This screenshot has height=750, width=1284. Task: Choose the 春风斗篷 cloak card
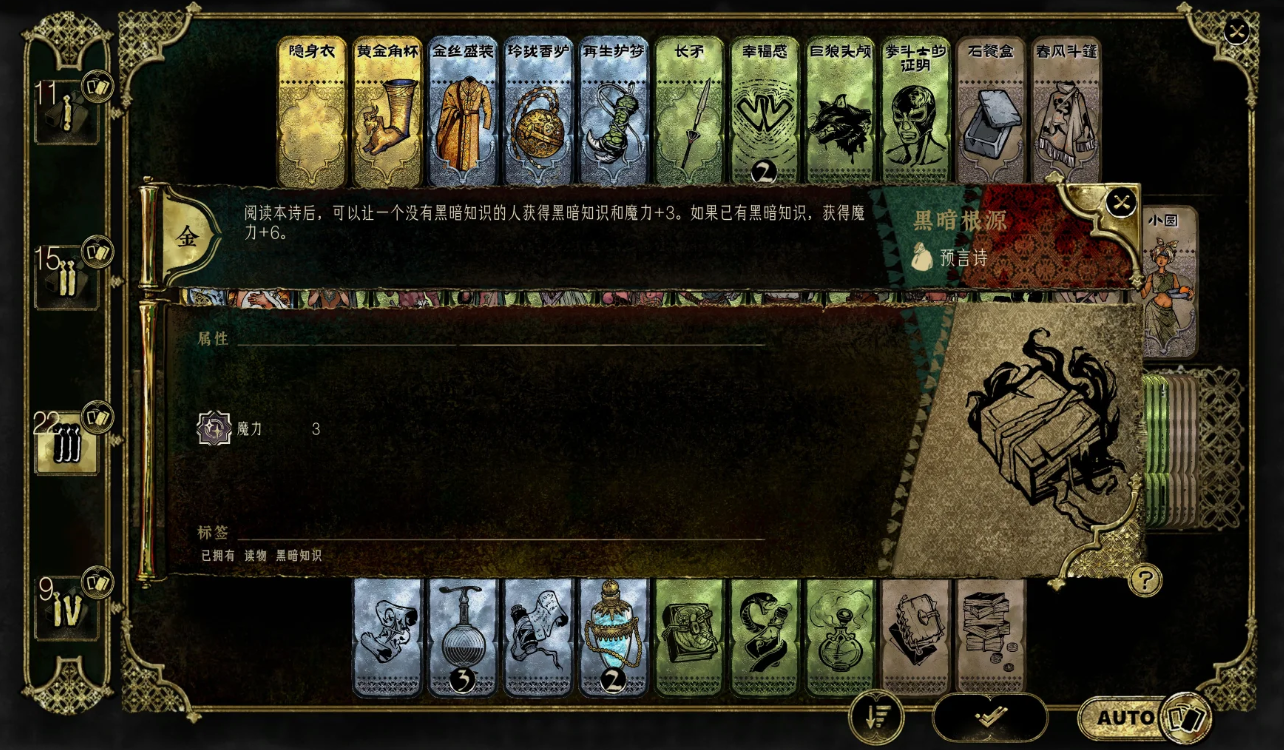tap(1066, 112)
